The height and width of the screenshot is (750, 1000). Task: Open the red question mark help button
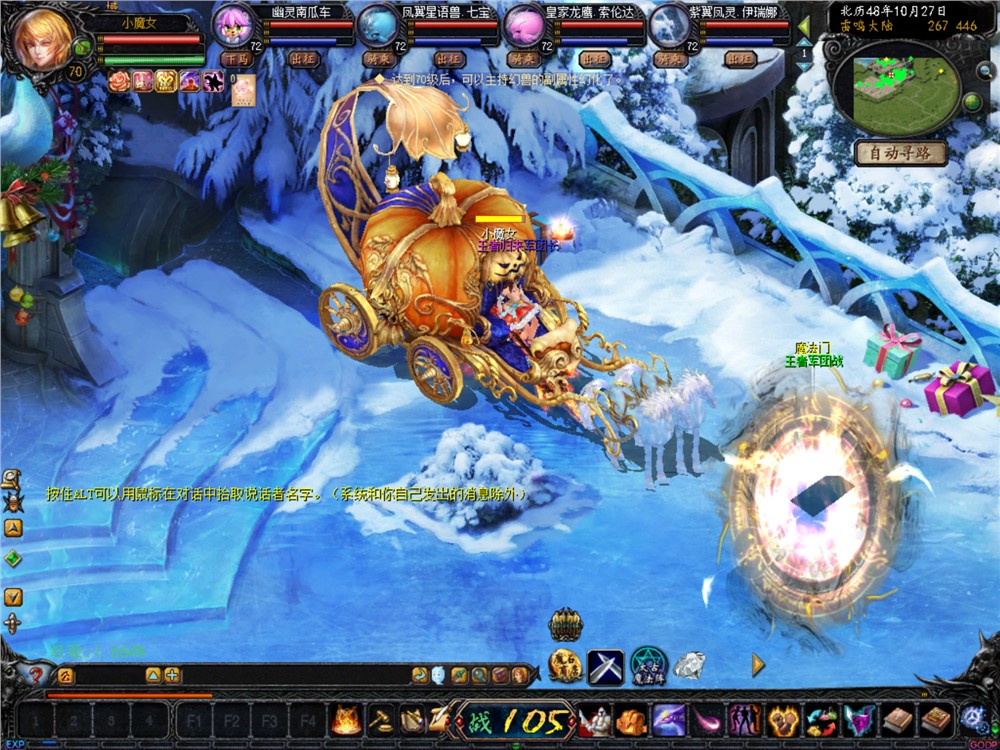(x=36, y=676)
